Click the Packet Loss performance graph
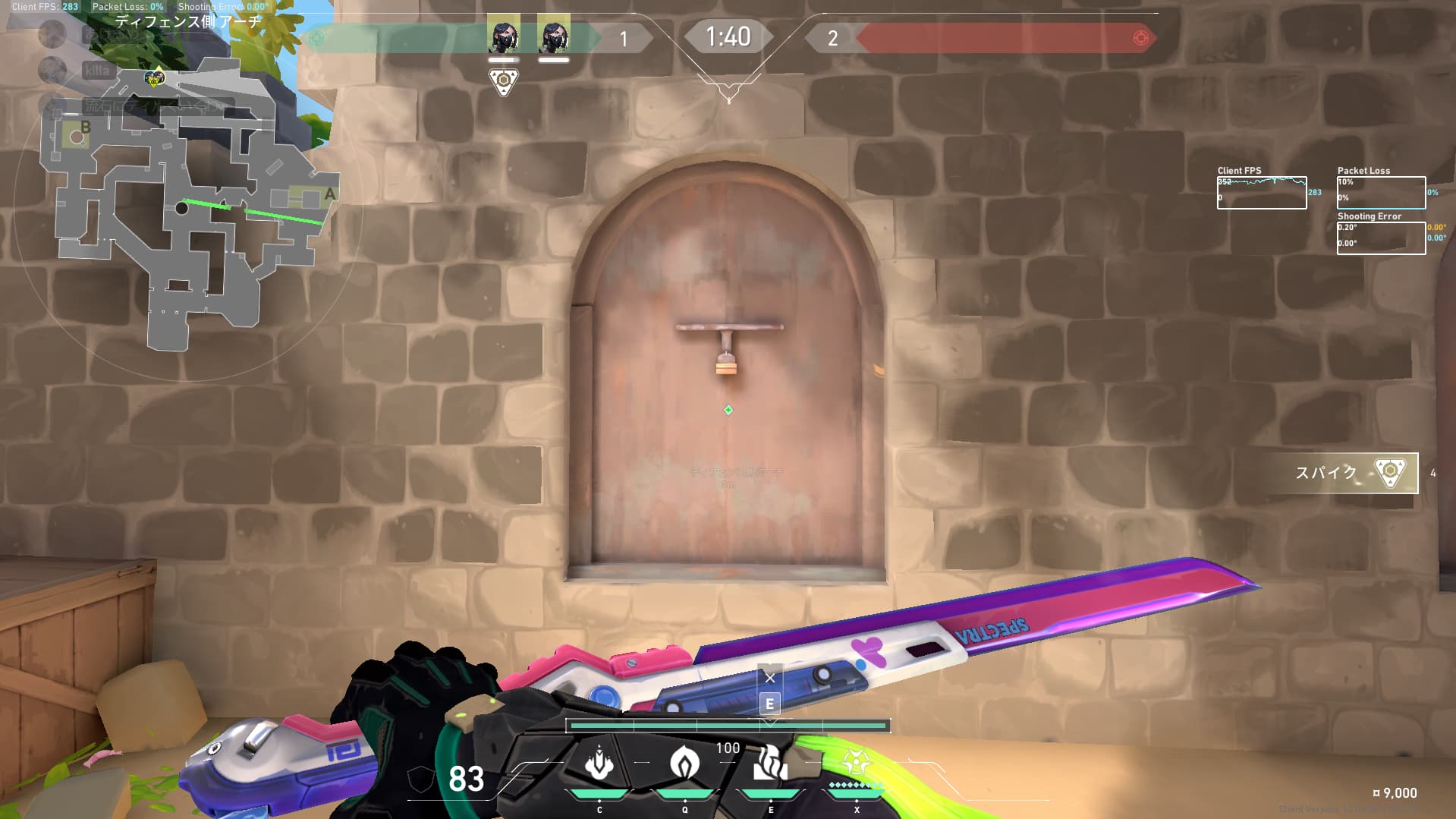 point(1380,193)
